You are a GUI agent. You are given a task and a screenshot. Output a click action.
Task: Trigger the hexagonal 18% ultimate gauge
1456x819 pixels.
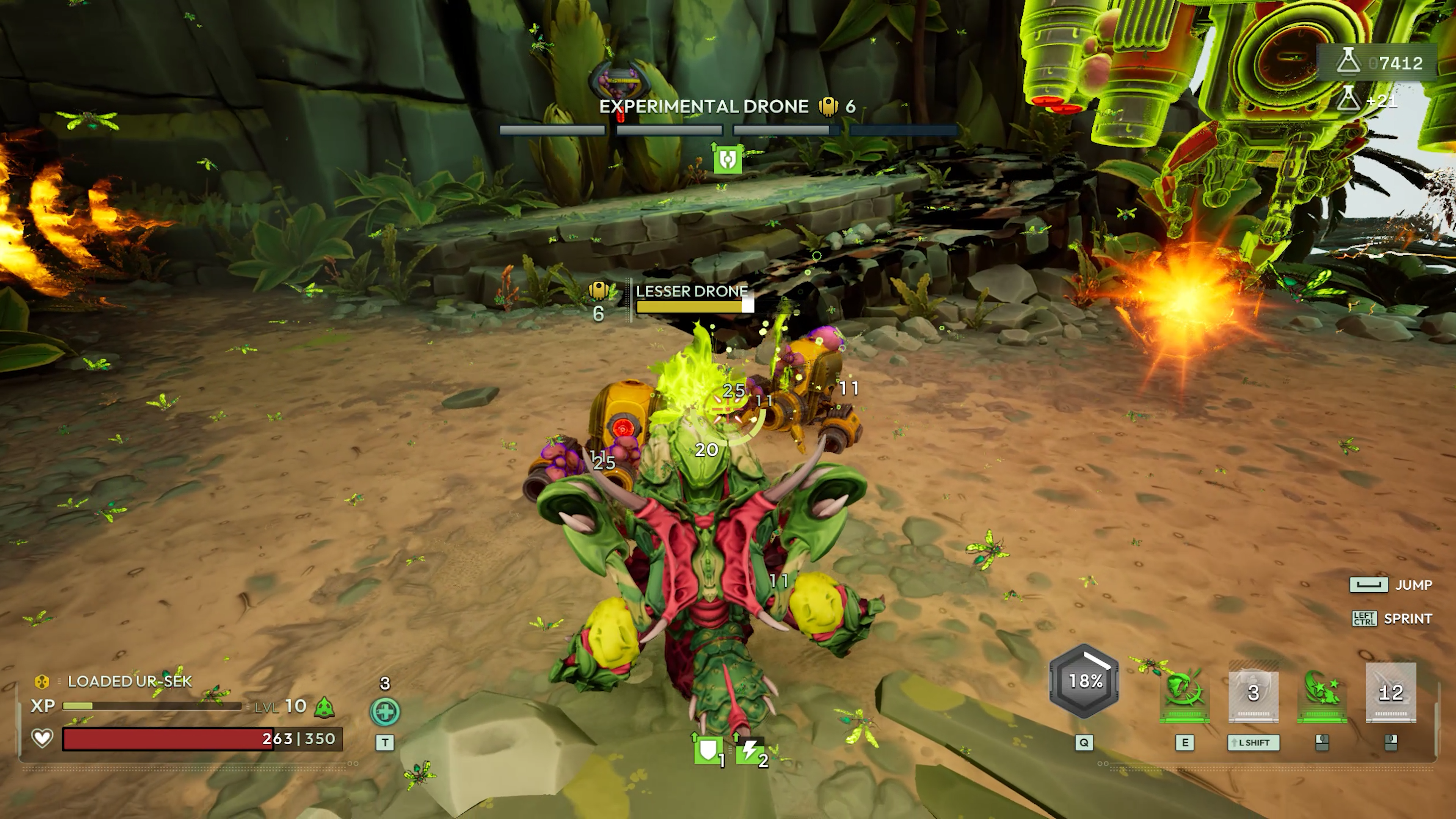1084,681
